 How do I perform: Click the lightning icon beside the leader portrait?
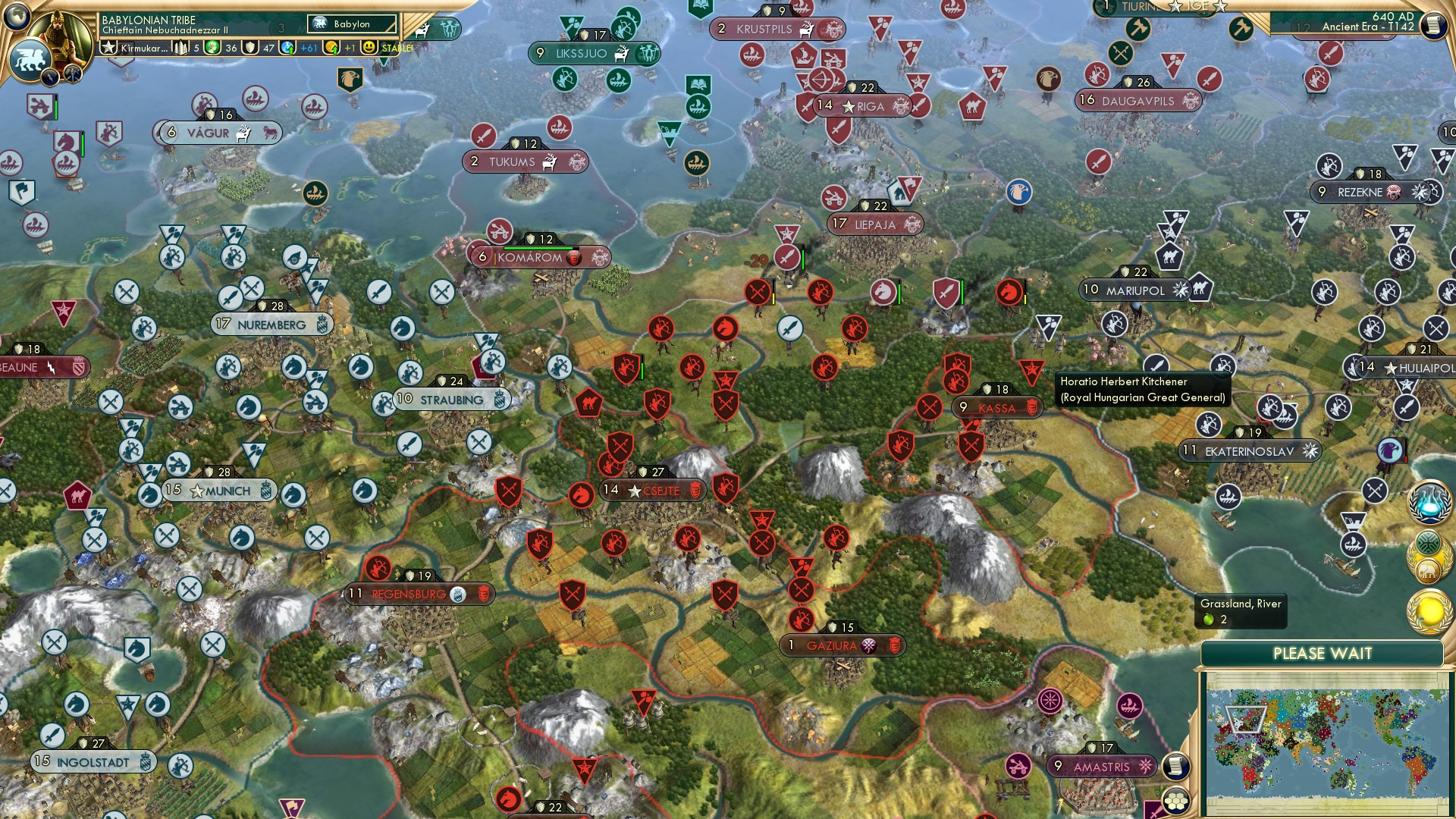[50, 78]
